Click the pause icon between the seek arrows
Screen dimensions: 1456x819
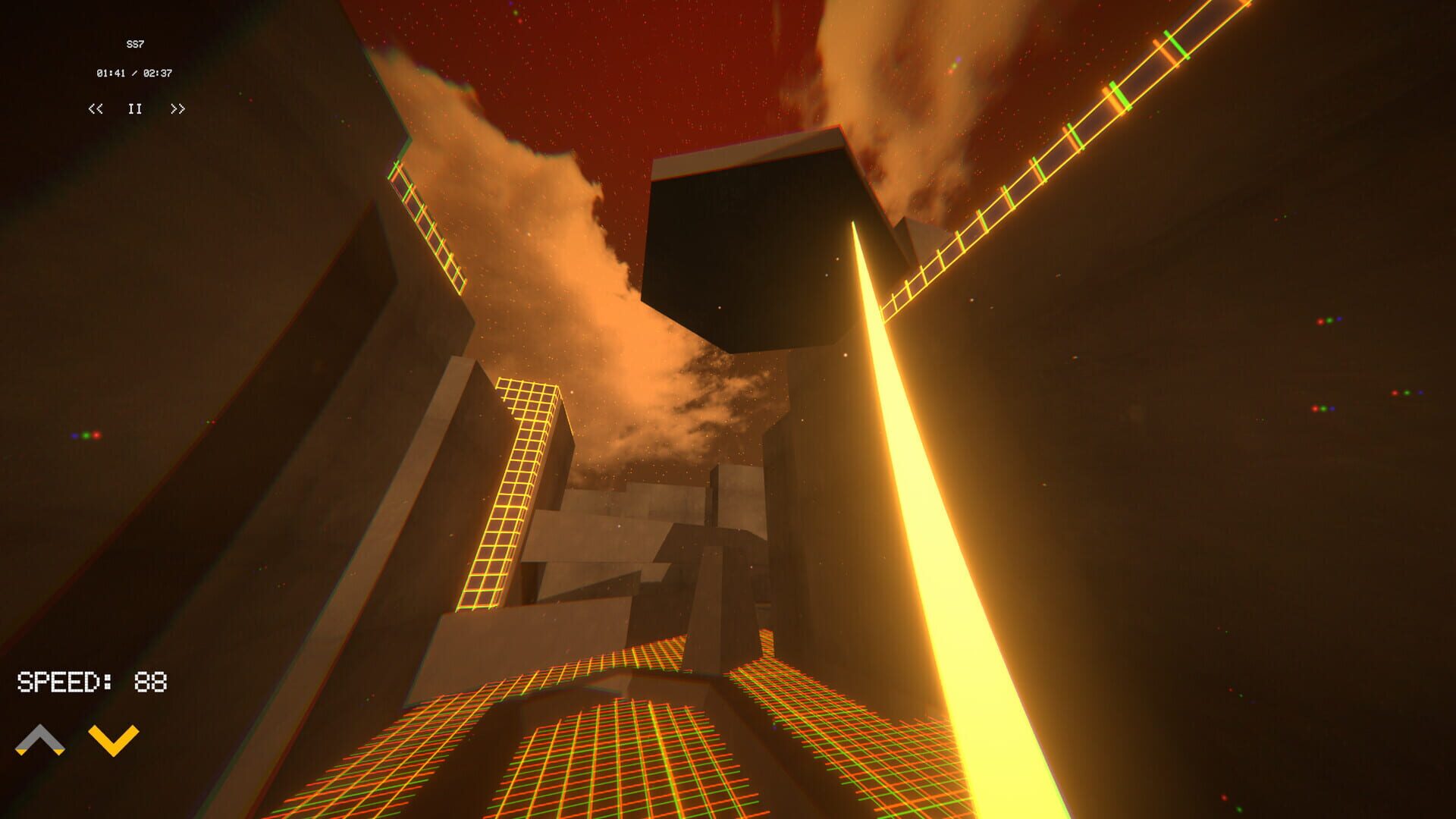click(x=134, y=109)
